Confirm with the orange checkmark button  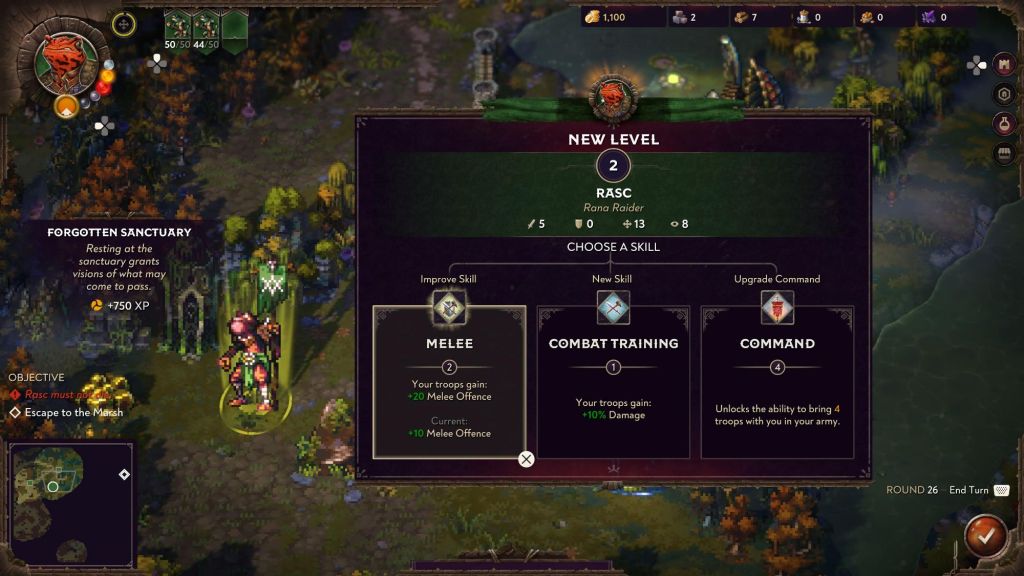[x=986, y=537]
